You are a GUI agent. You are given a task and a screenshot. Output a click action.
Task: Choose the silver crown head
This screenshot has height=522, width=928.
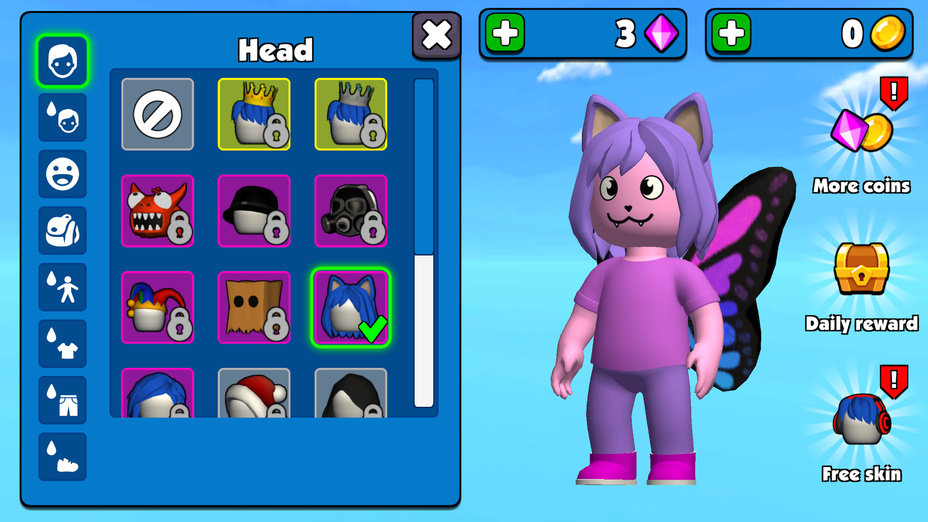tap(351, 115)
